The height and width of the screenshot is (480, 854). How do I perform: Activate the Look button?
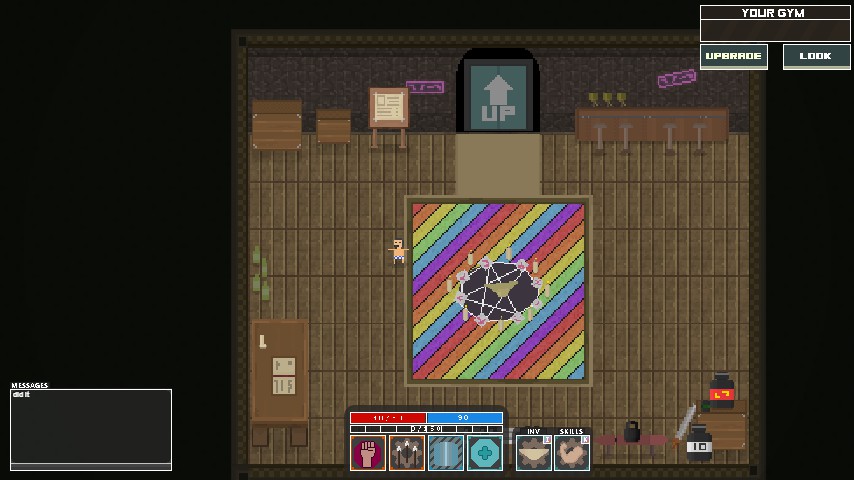pos(816,57)
